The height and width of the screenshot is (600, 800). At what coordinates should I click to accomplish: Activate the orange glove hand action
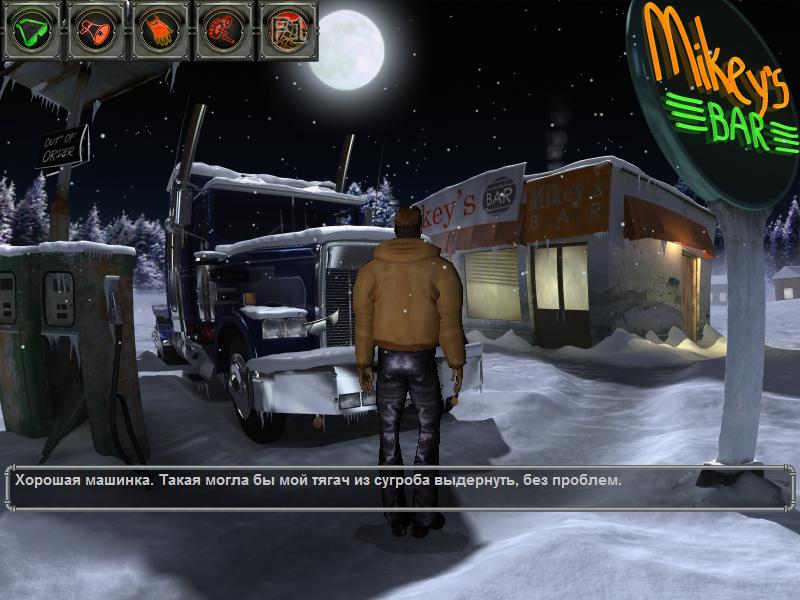pyautogui.click(x=160, y=30)
